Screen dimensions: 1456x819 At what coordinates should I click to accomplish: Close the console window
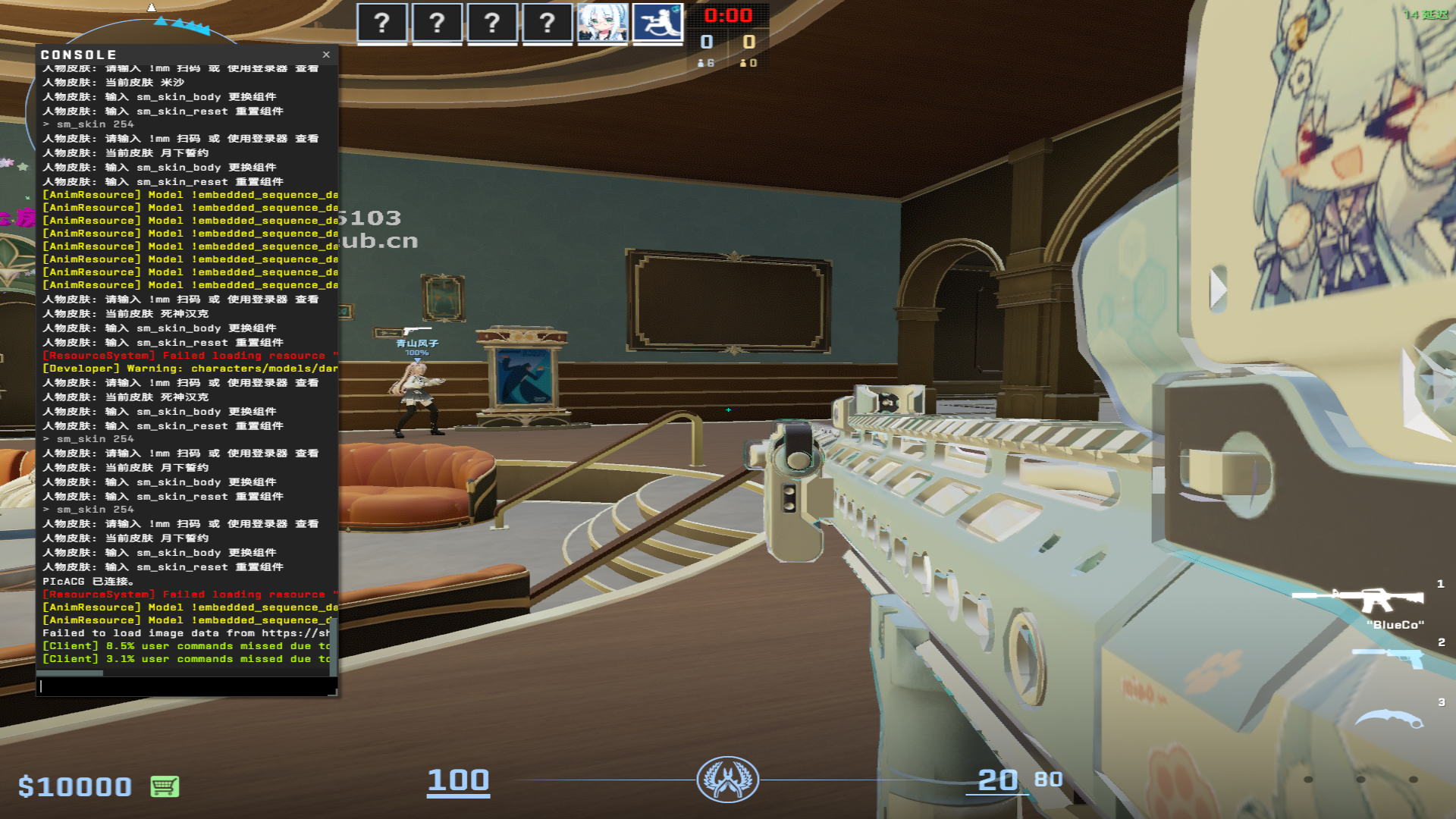(326, 55)
